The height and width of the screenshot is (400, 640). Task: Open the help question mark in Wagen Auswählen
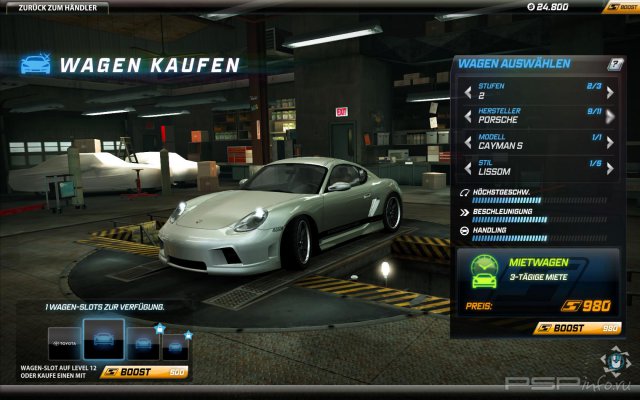tap(615, 64)
